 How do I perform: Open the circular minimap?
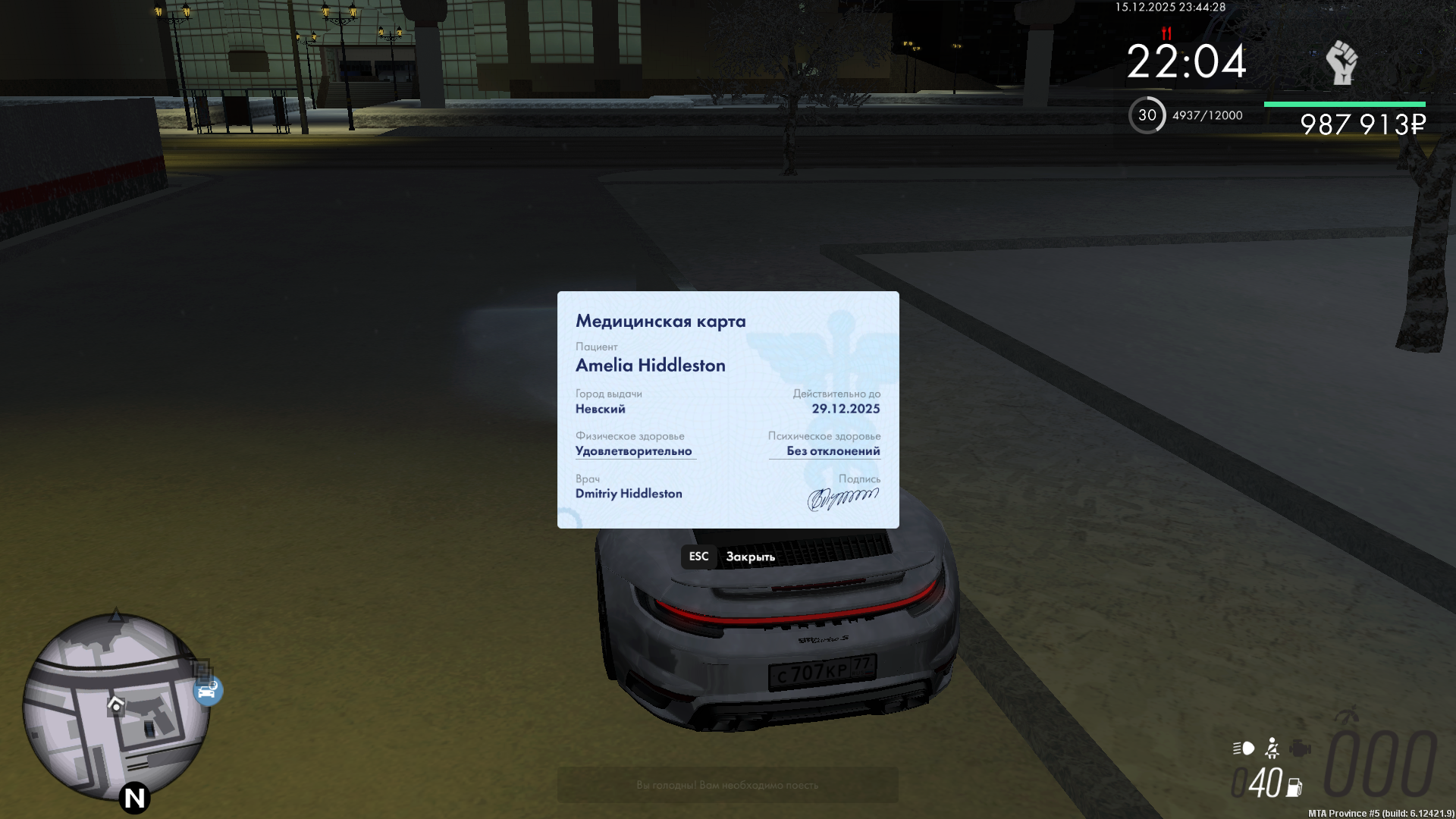tap(115, 707)
